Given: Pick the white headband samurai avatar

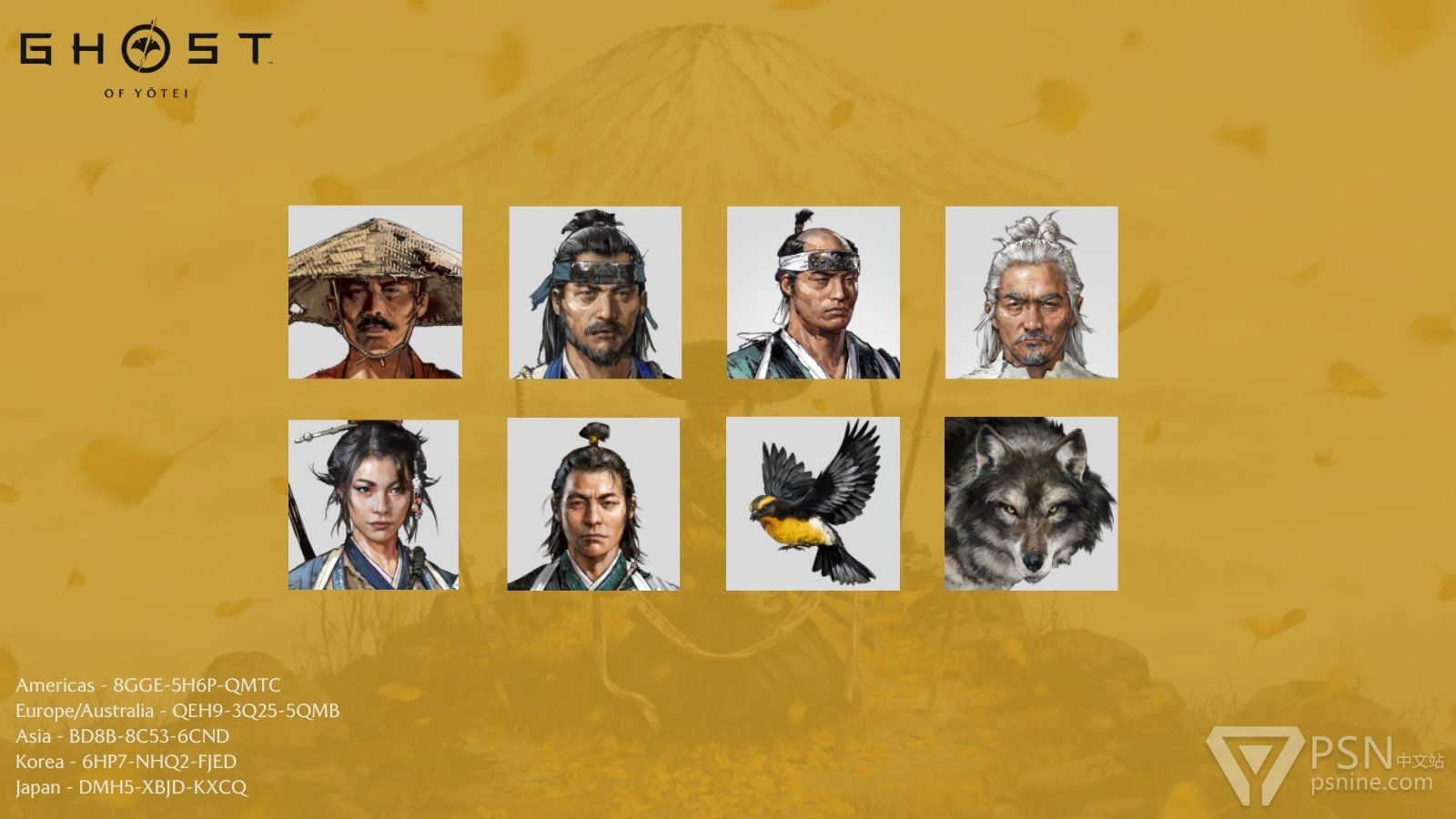Looking at the screenshot, I should click(x=814, y=292).
